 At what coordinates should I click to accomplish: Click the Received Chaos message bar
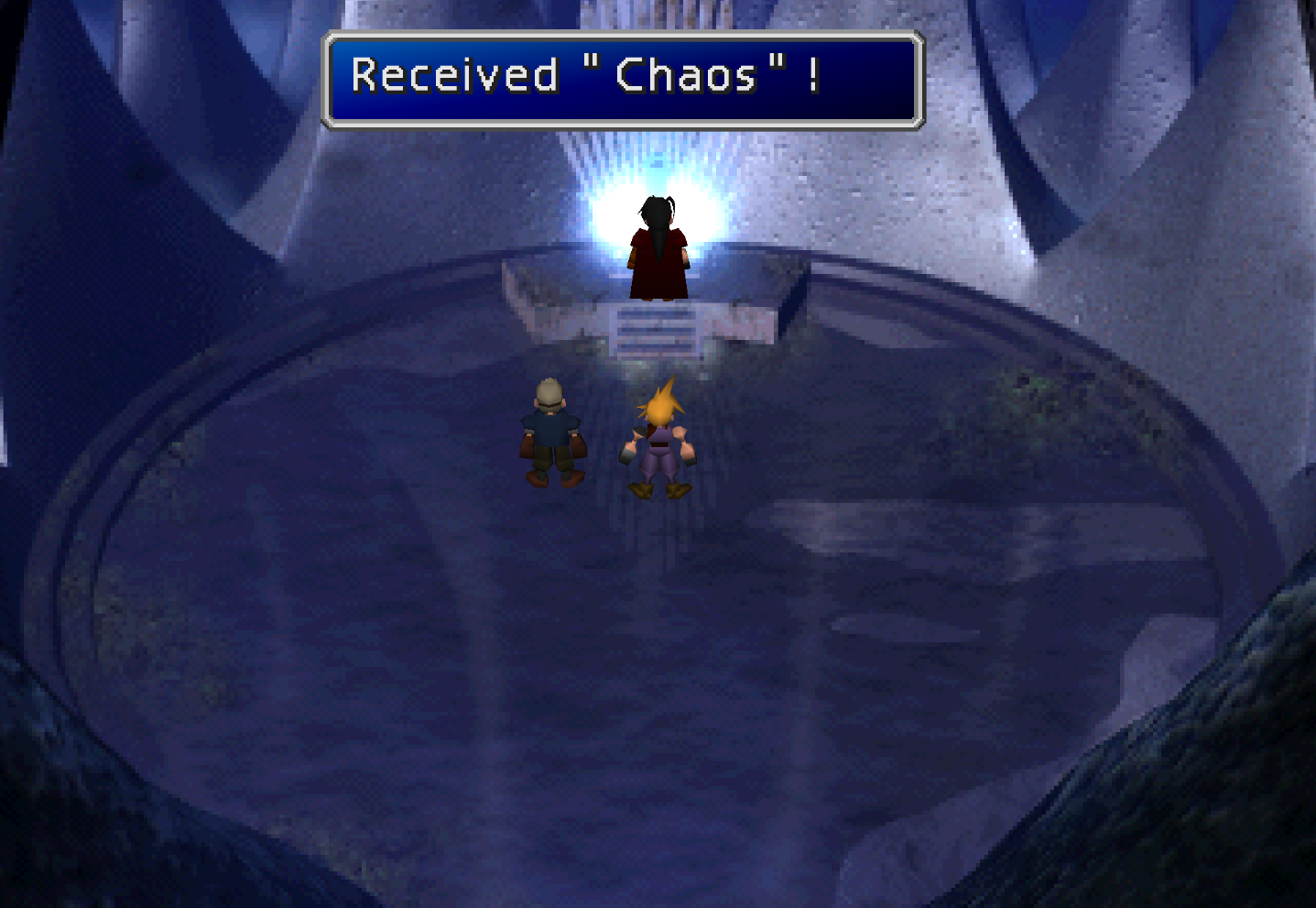coord(621,78)
